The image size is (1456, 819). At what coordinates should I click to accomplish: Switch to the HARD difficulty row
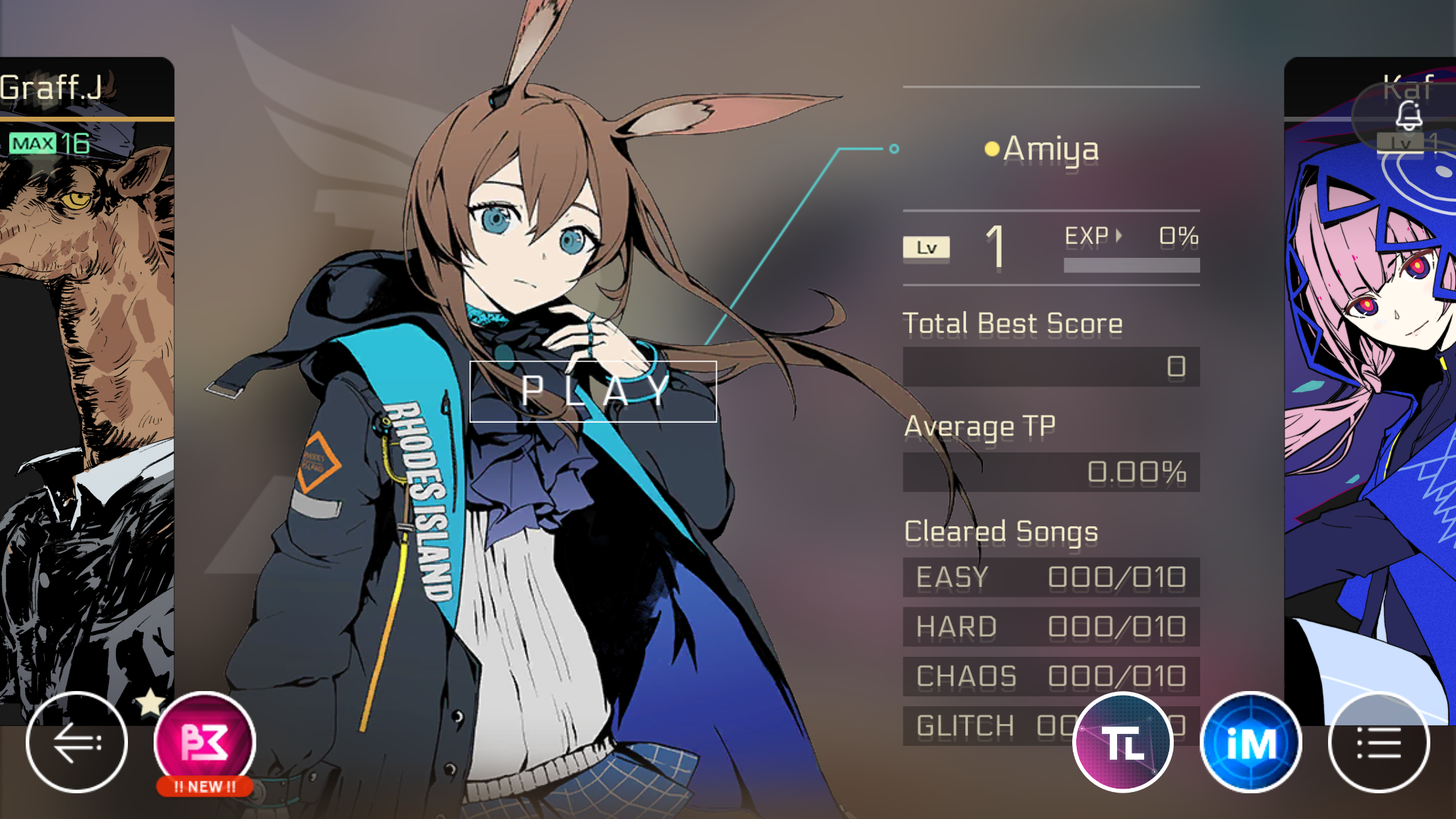[x=1051, y=626]
